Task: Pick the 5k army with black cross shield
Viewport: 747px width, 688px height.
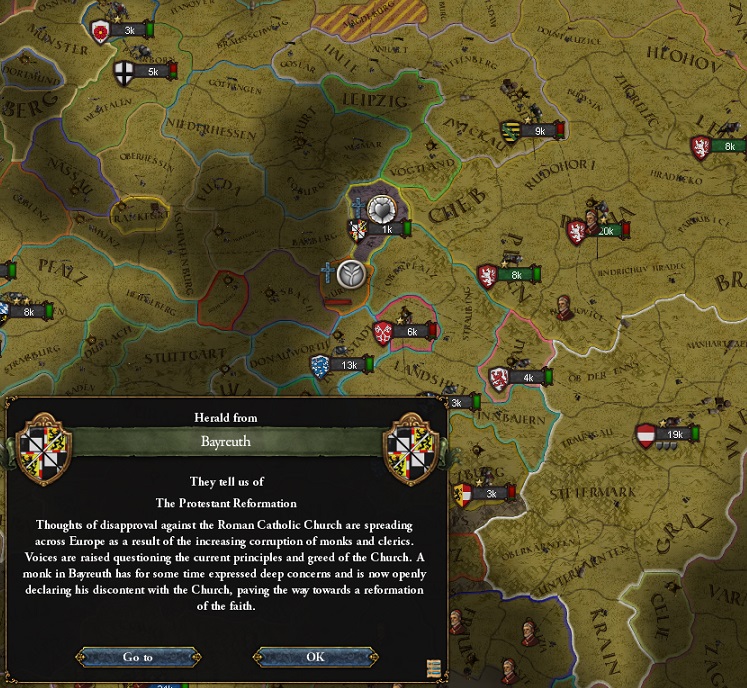Action: click(151, 72)
